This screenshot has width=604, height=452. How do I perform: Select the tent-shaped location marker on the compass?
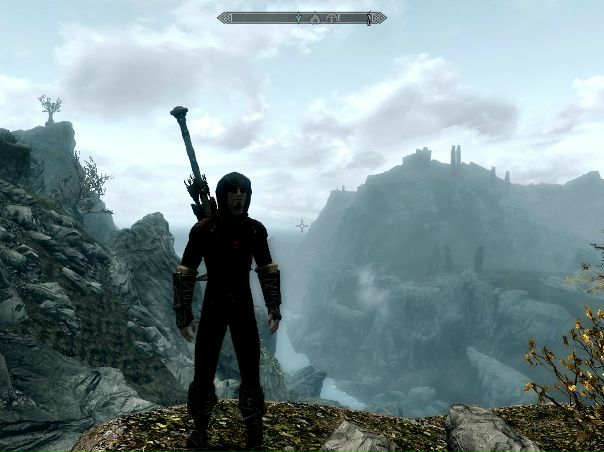tap(315, 18)
